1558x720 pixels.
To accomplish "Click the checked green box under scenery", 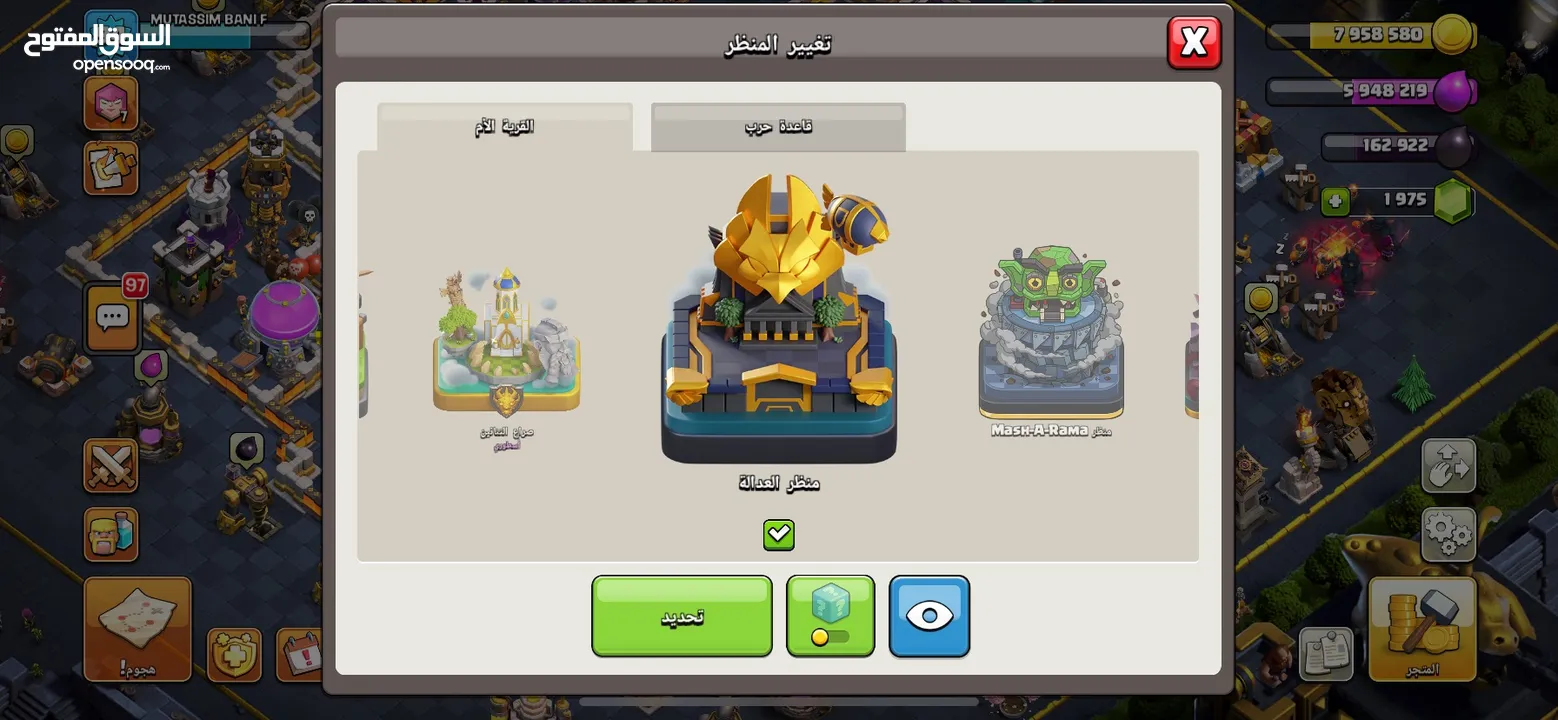I will coord(778,535).
